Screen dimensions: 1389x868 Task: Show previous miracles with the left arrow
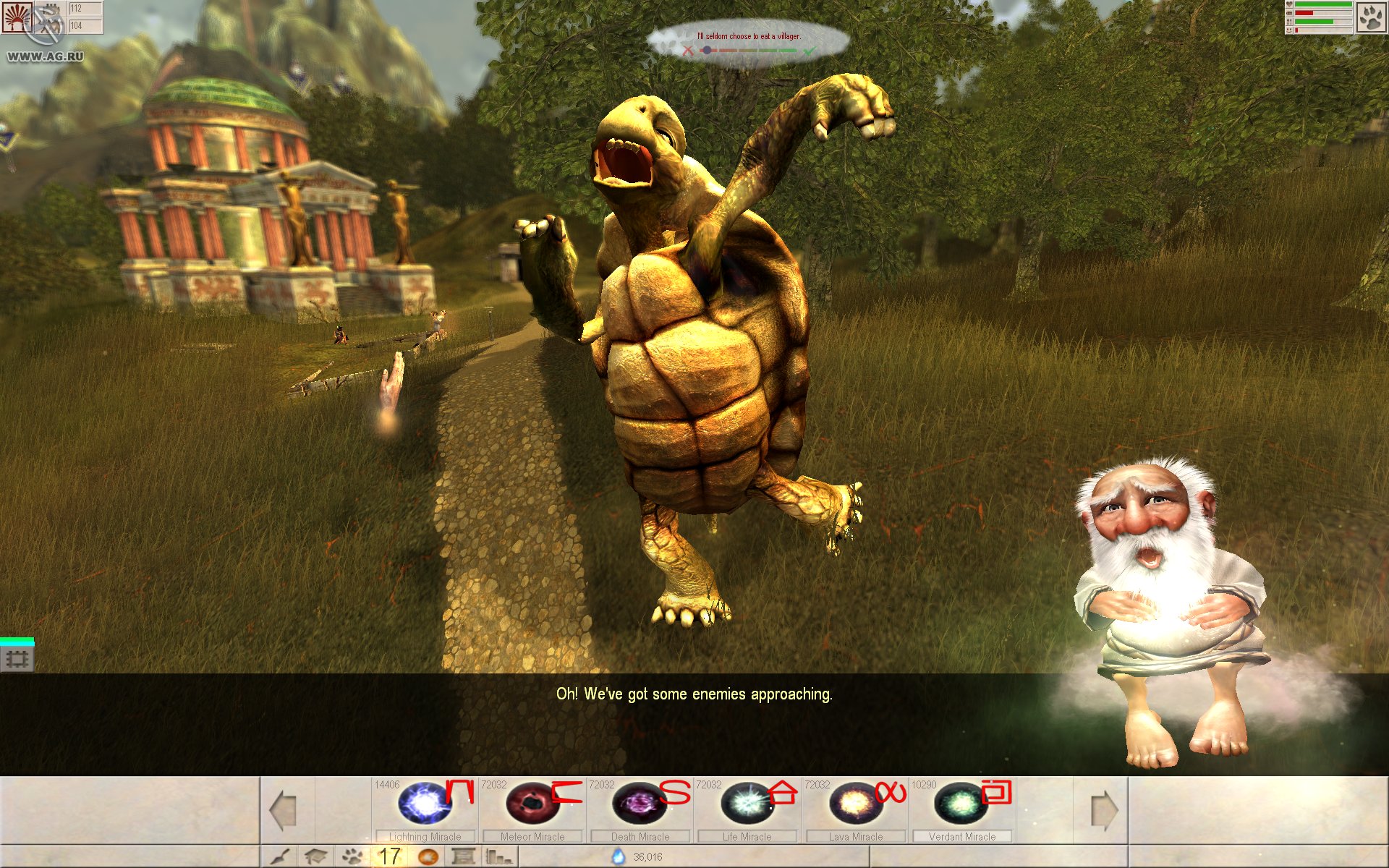tap(283, 809)
